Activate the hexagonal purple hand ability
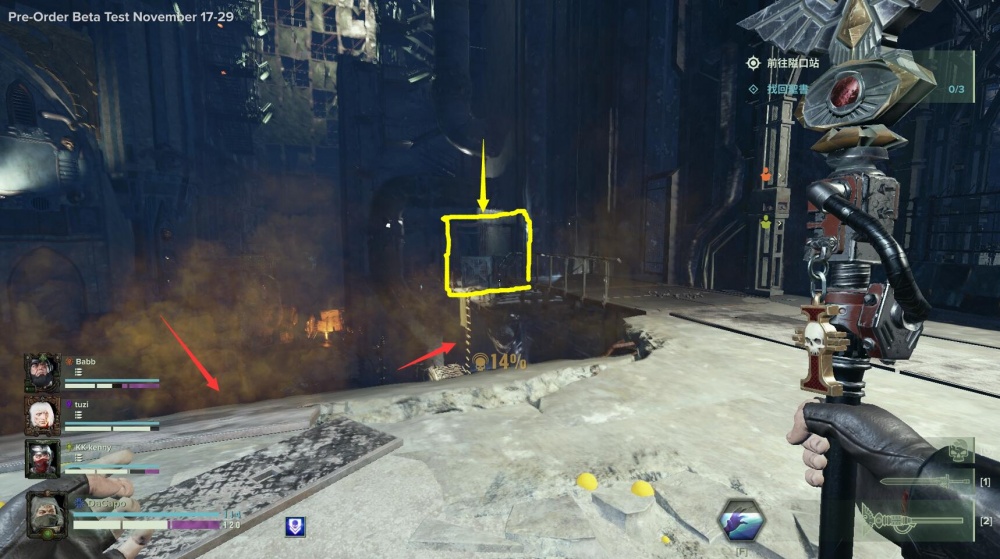Viewport: 1000px width, 559px height. tap(742, 520)
